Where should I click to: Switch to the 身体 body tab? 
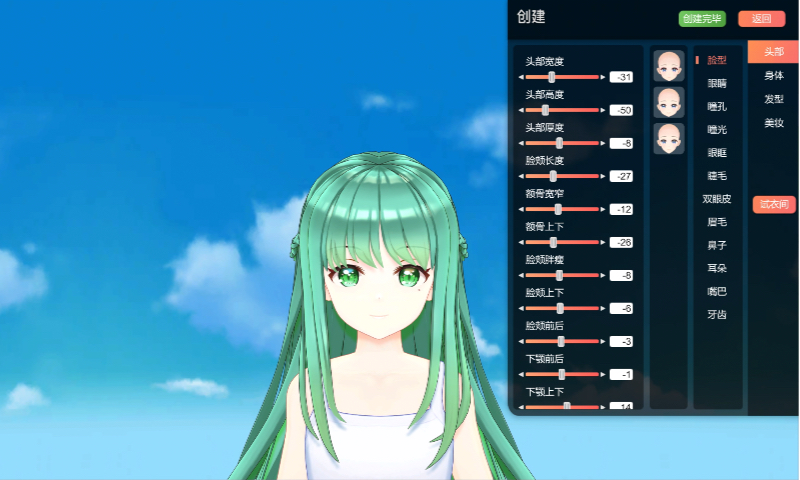(x=773, y=75)
